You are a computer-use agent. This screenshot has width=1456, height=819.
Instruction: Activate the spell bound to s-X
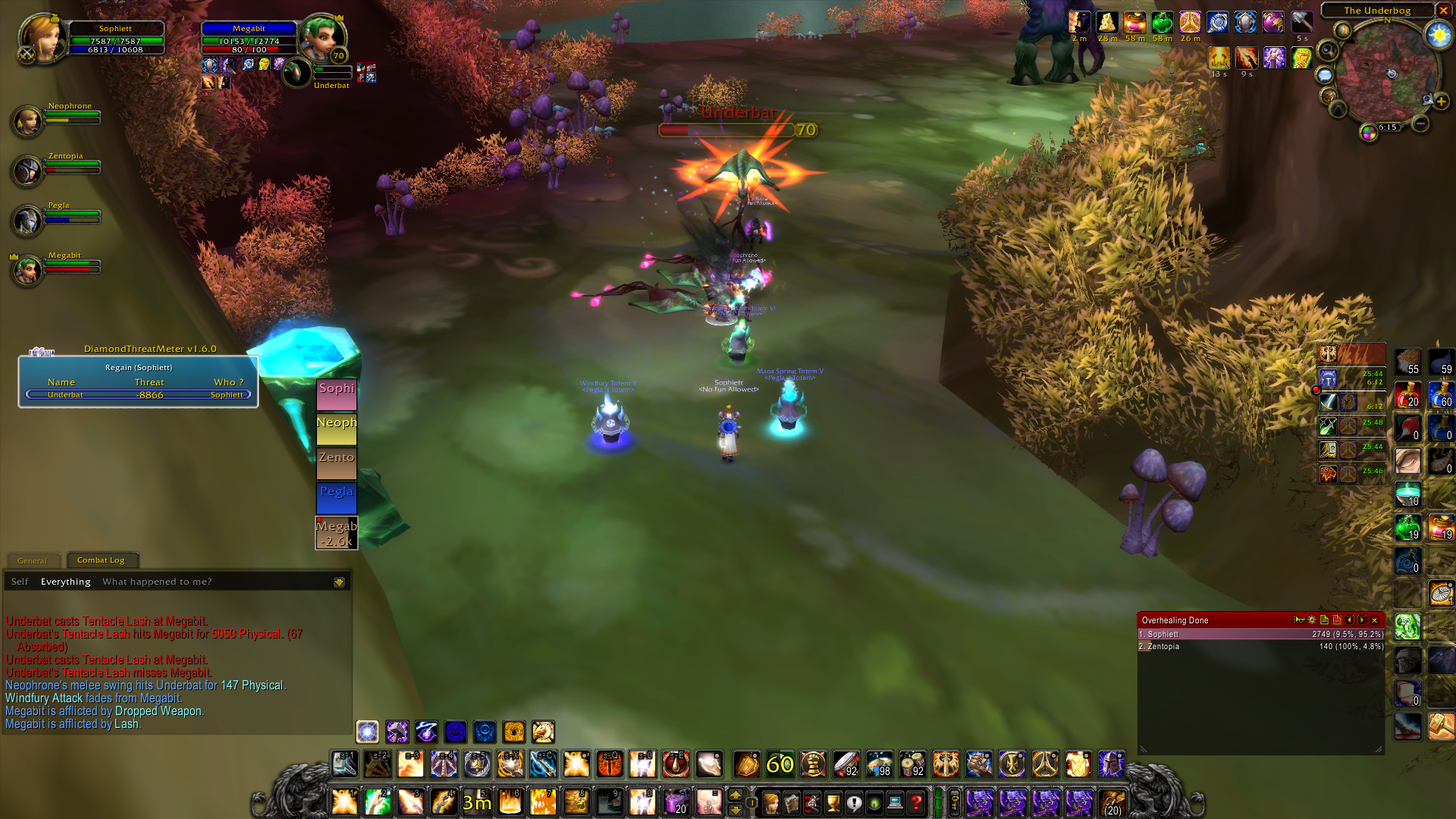pyautogui.click(x=509, y=764)
